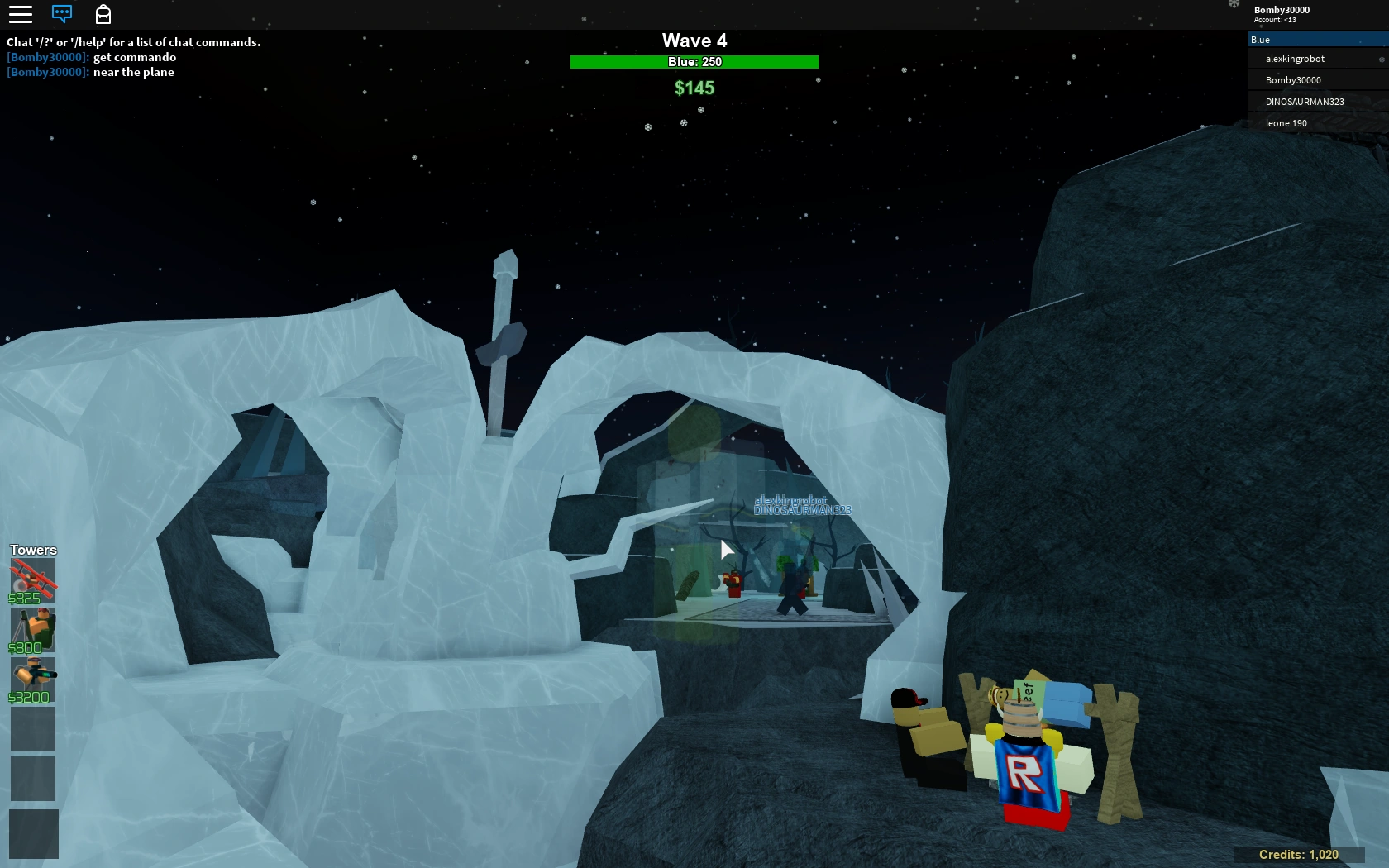Select leonel190 on the leaderboard
This screenshot has height=868, width=1389.
1286,122
